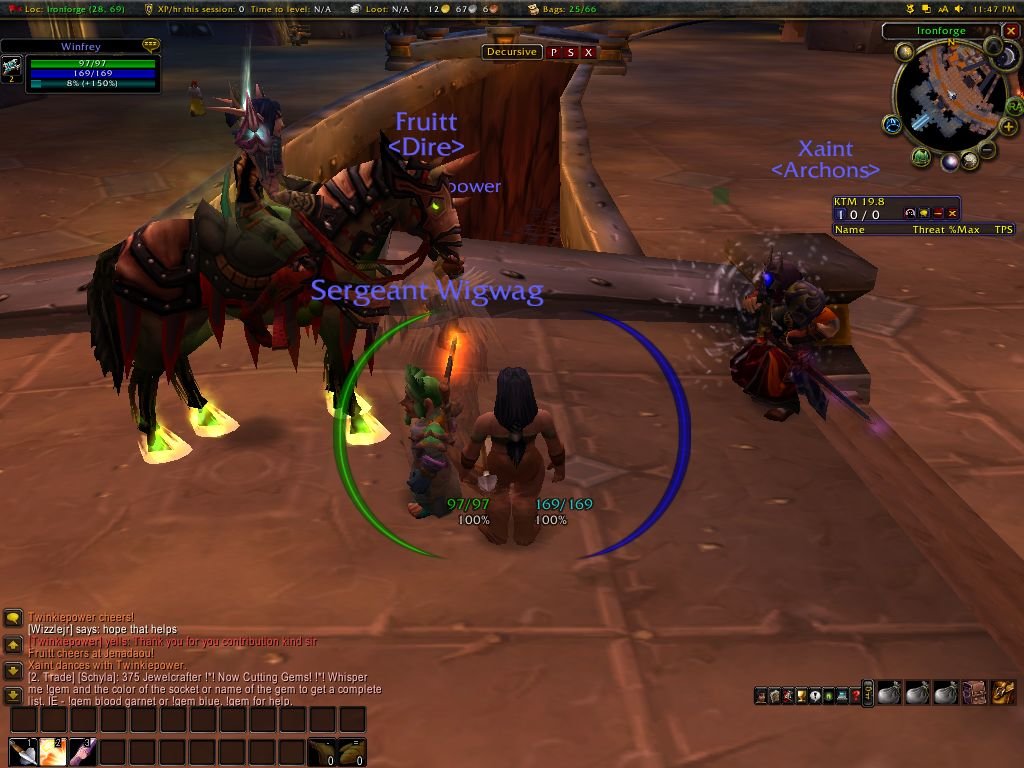Screen dimensions: 1024x768
Task: Toggle sound via top bar speaker icon
Action: click(x=959, y=9)
